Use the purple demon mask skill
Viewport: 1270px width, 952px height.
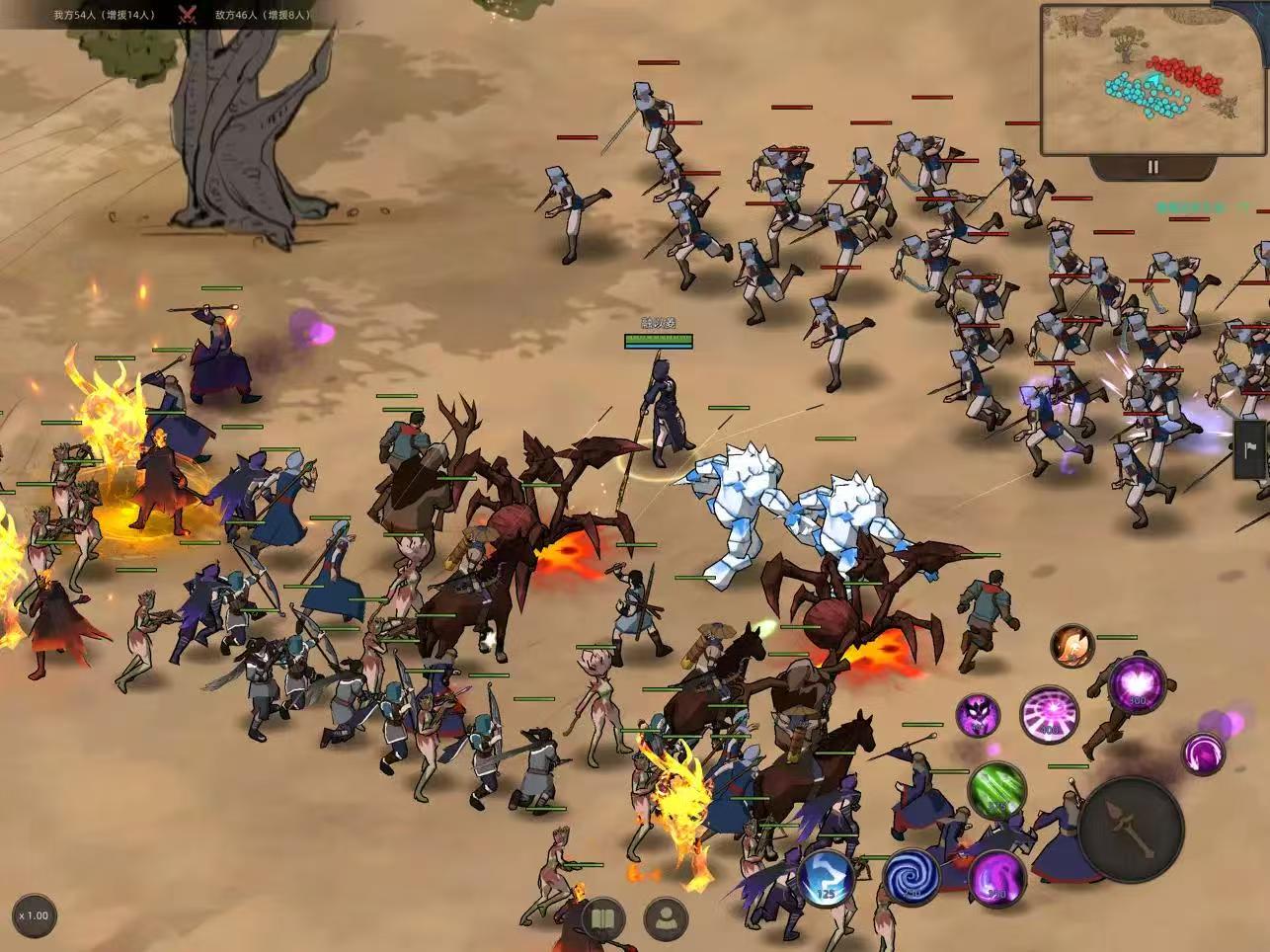pos(977,714)
